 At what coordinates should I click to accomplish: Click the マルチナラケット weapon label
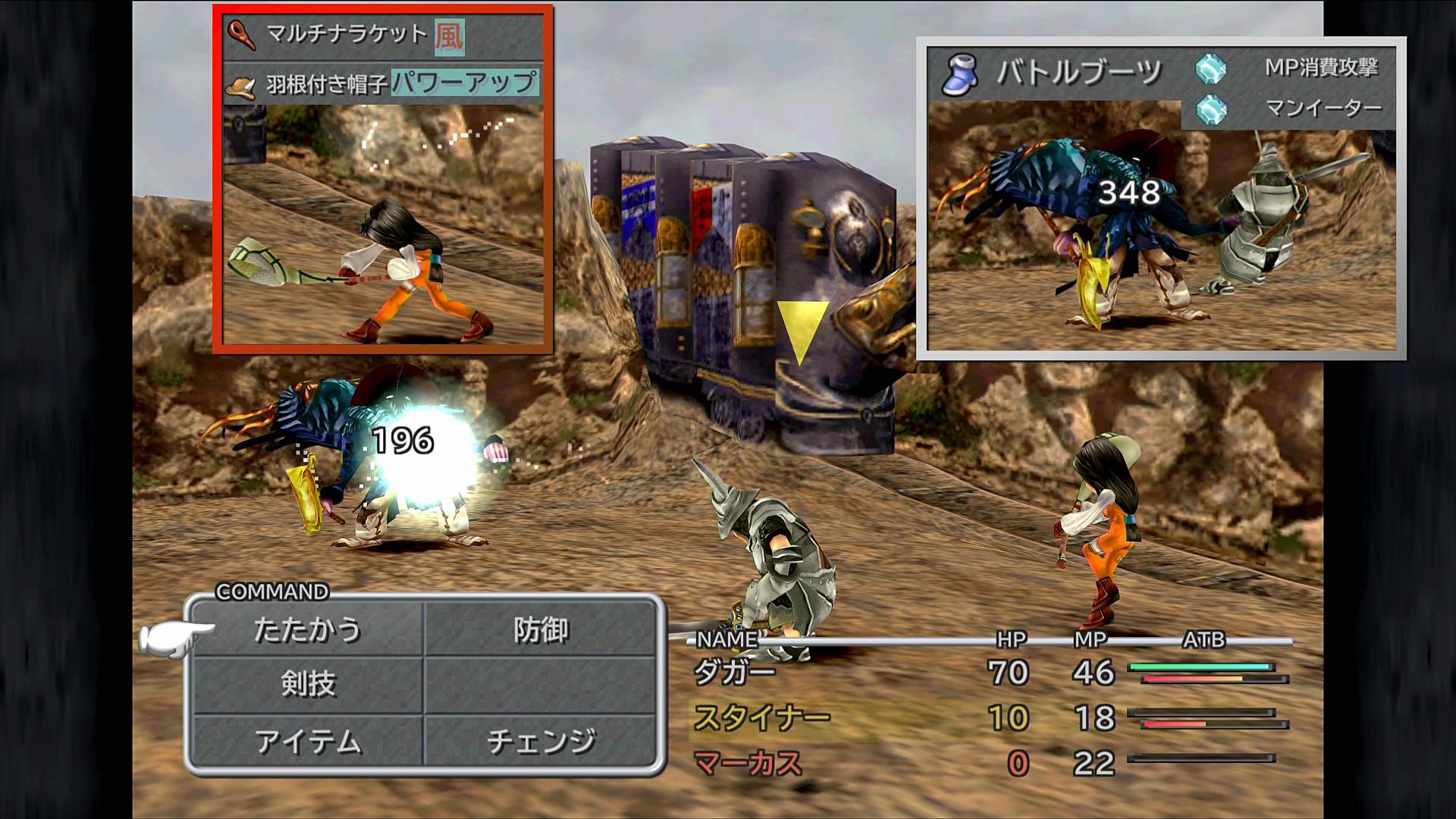pos(347,34)
